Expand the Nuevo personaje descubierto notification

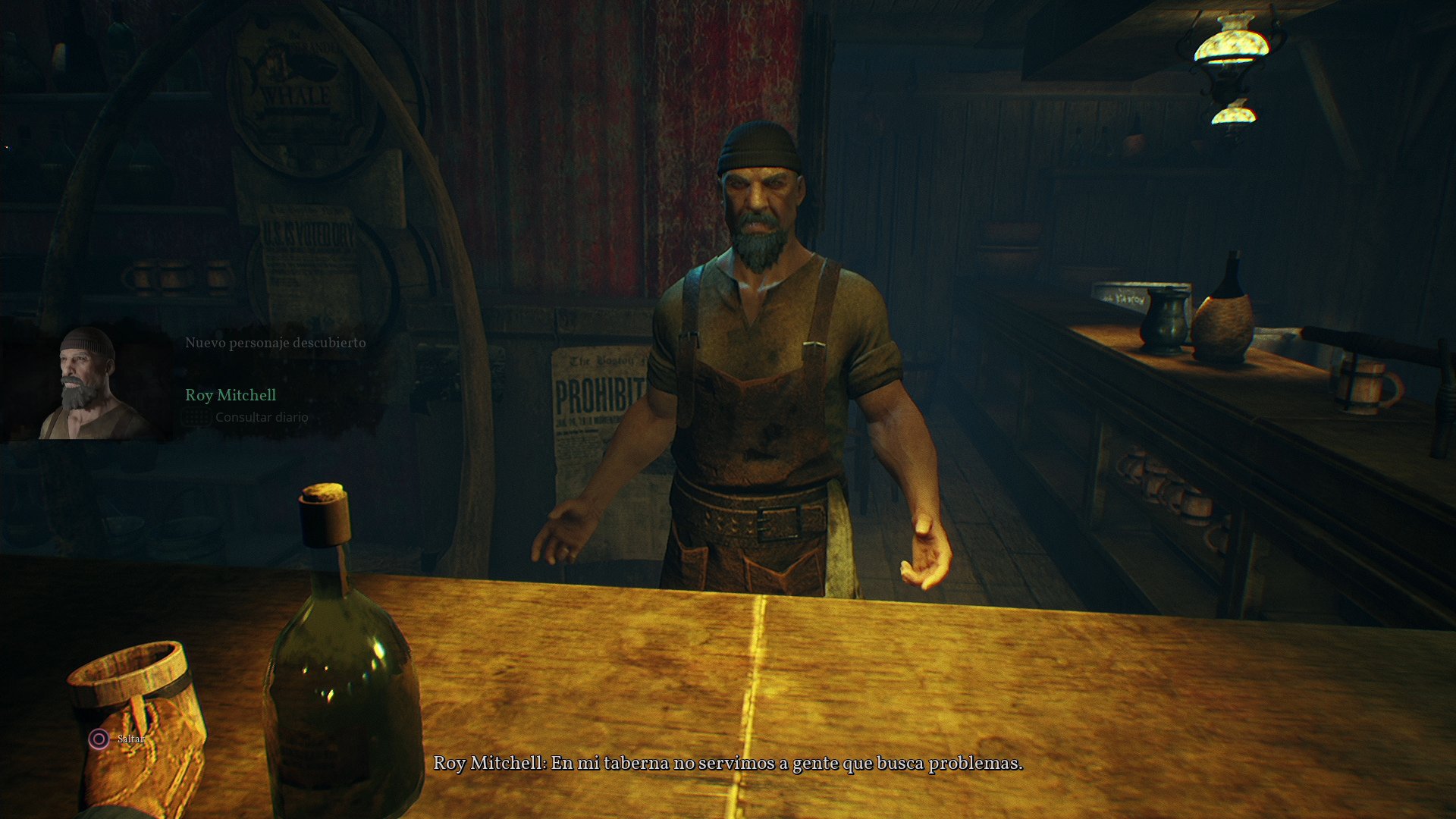click(275, 341)
